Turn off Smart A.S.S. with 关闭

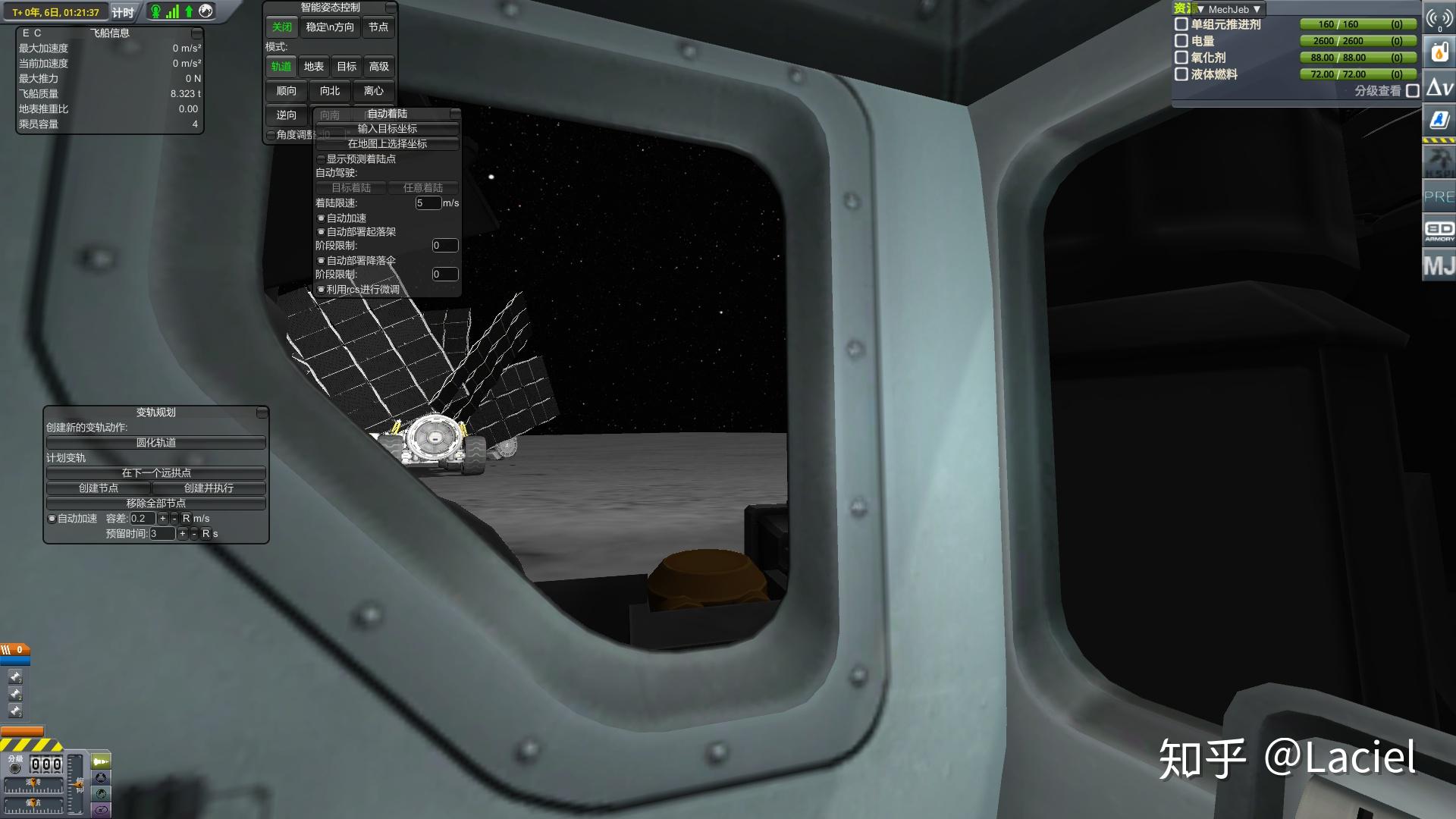coord(281,27)
